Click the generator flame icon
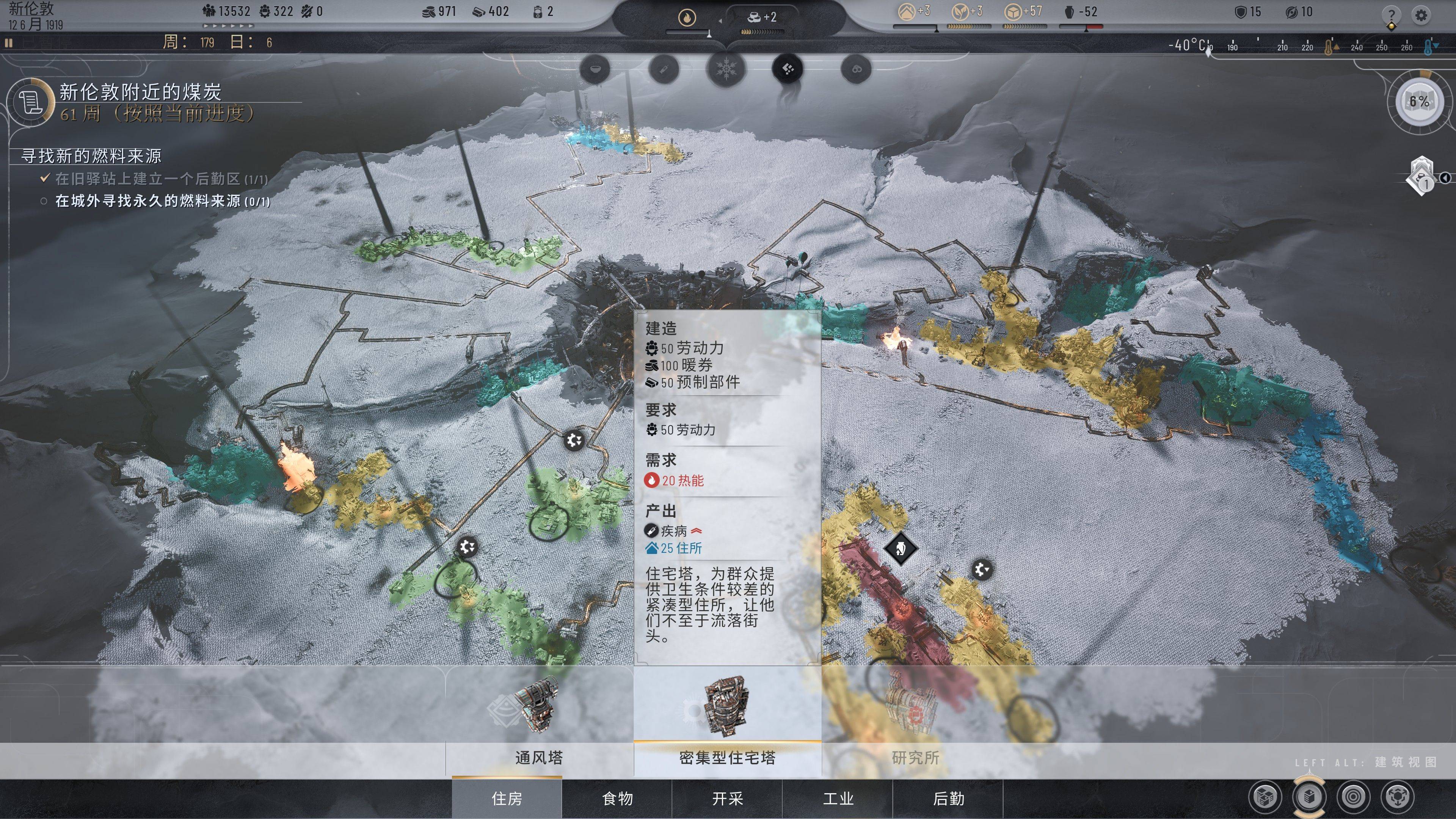1456x819 pixels. coord(687,18)
